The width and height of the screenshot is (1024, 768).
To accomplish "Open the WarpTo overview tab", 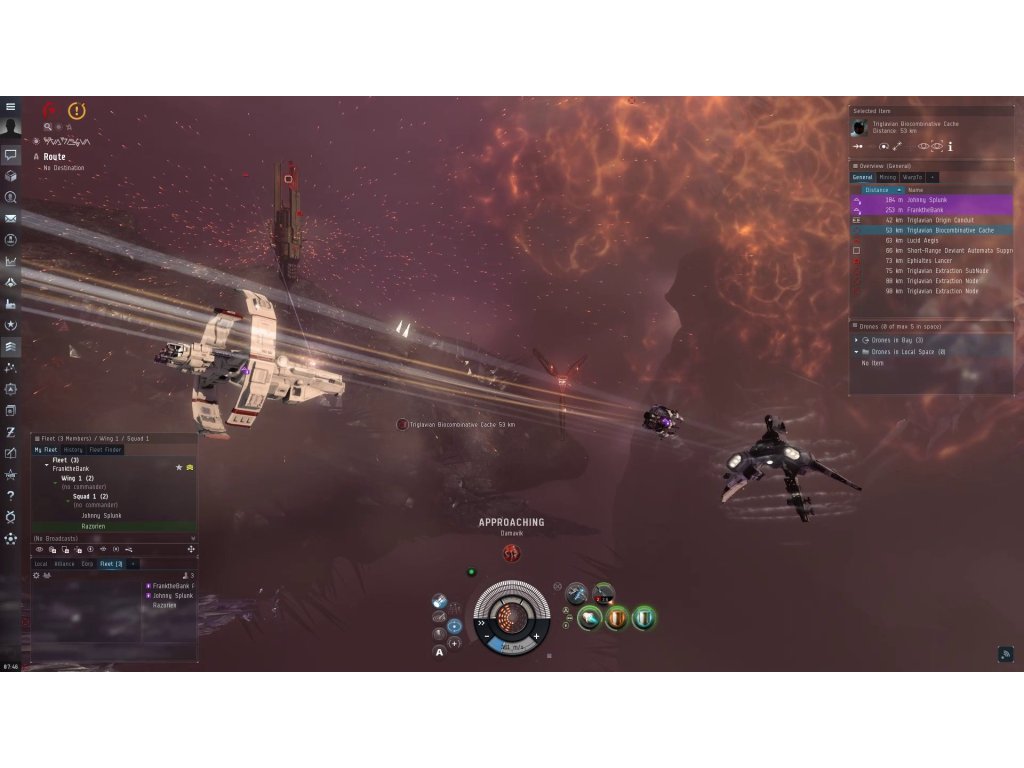I will (x=912, y=177).
